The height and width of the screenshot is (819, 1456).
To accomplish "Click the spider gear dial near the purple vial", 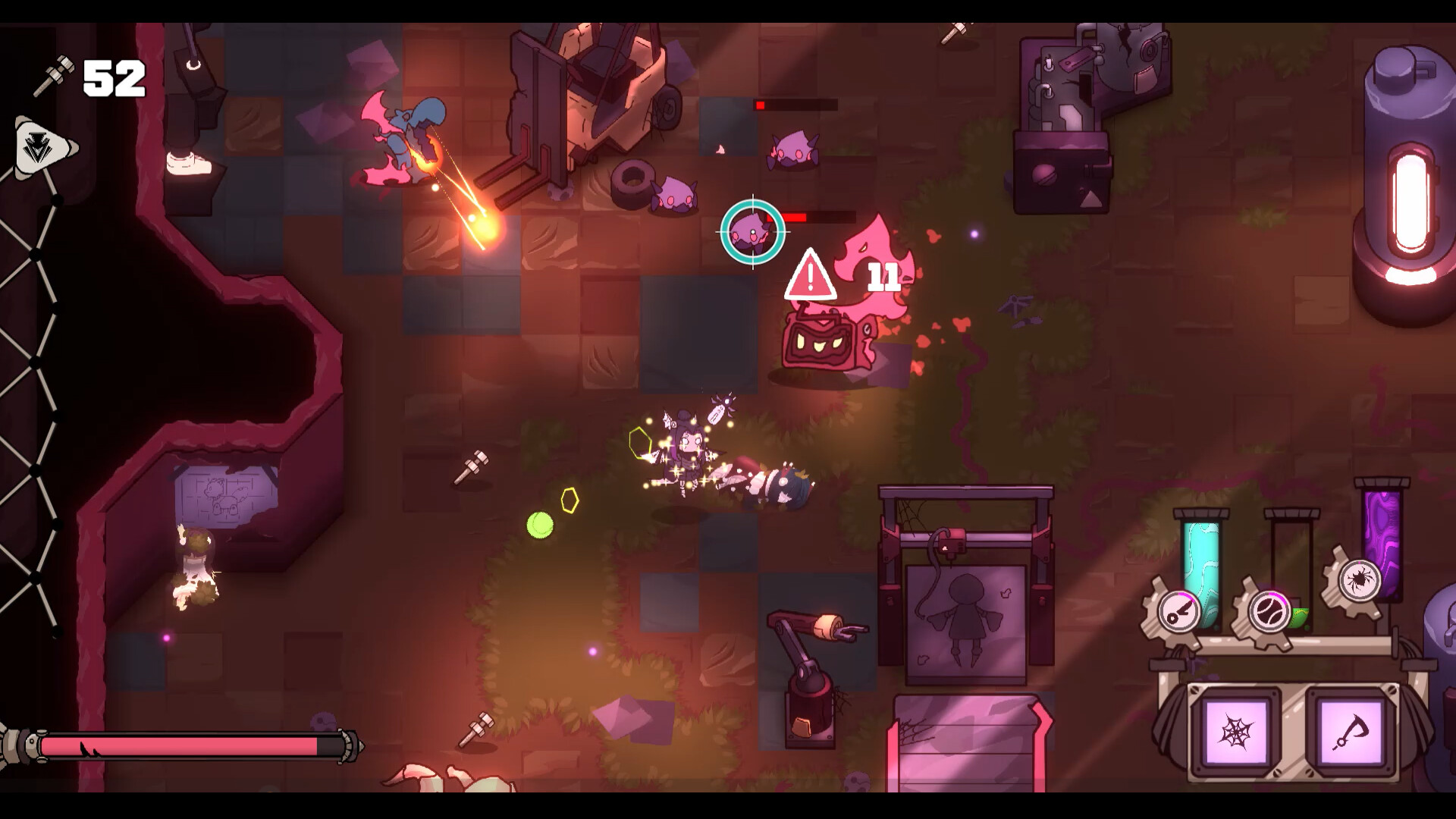I will [1359, 580].
